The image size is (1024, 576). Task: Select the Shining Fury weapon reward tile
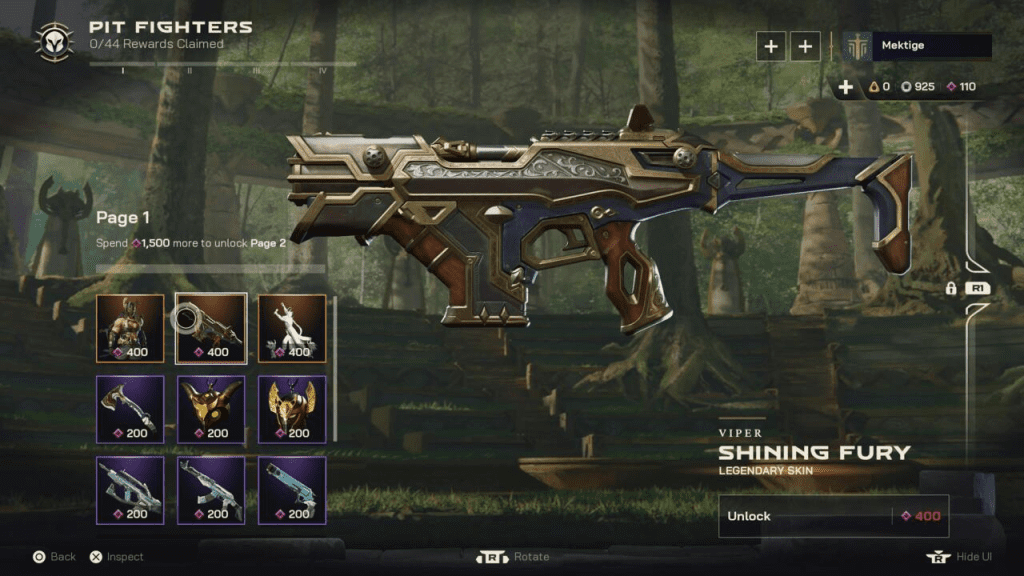[211, 328]
